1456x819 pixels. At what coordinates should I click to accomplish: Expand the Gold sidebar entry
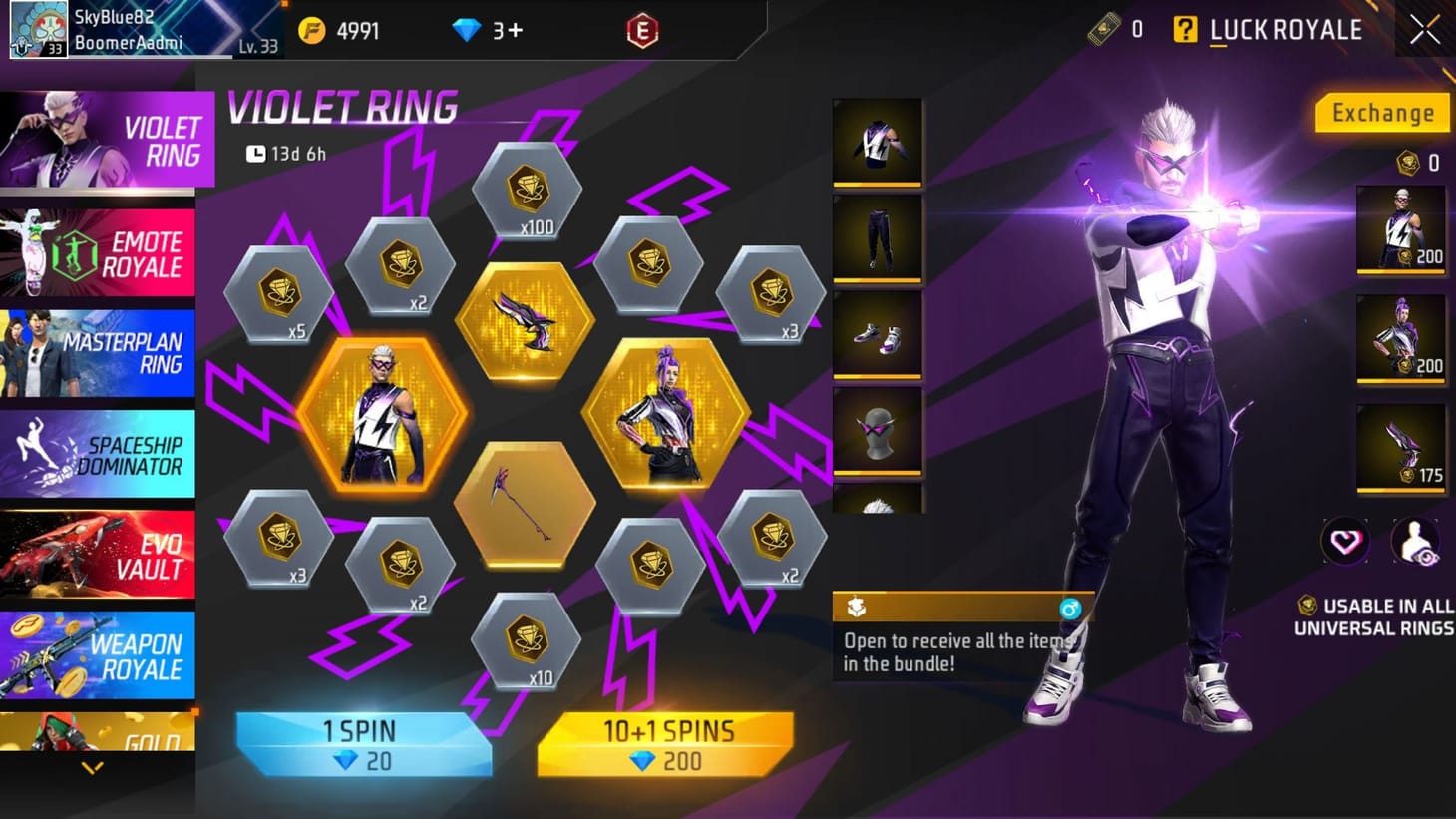pyautogui.click(x=97, y=734)
